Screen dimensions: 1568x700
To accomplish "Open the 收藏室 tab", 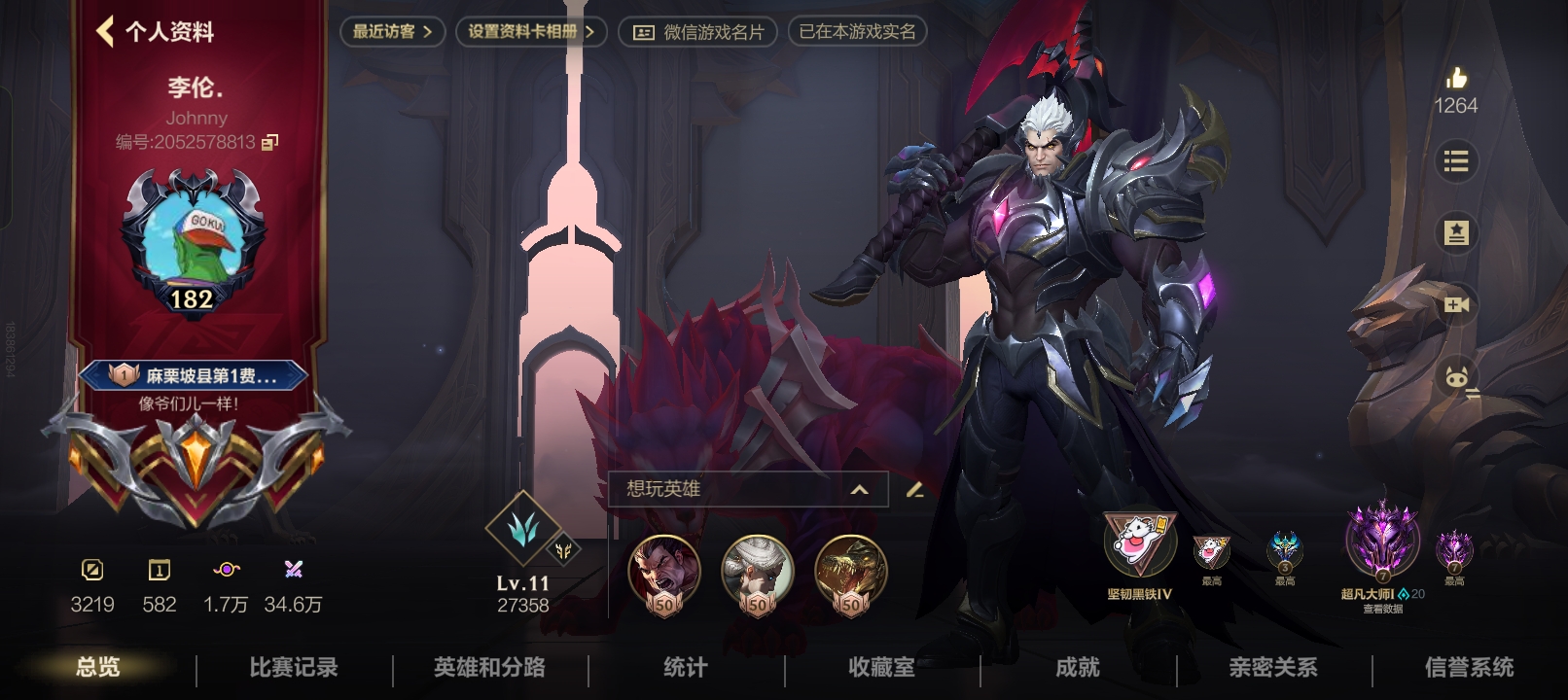I will (881, 668).
